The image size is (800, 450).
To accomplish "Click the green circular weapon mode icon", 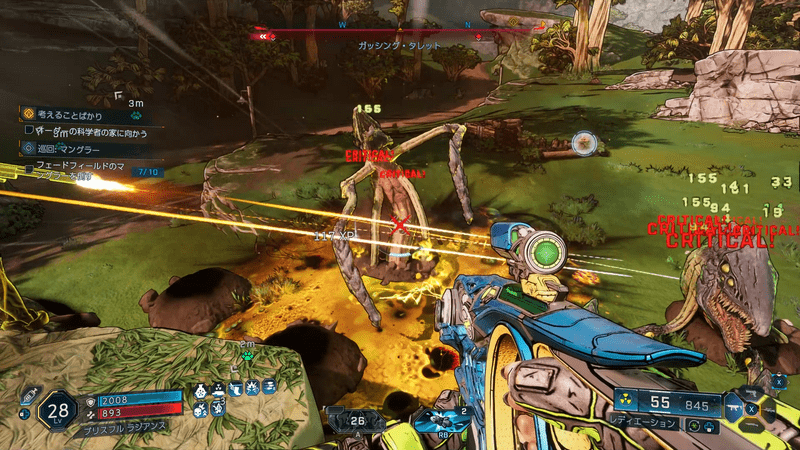I will pos(692,425).
